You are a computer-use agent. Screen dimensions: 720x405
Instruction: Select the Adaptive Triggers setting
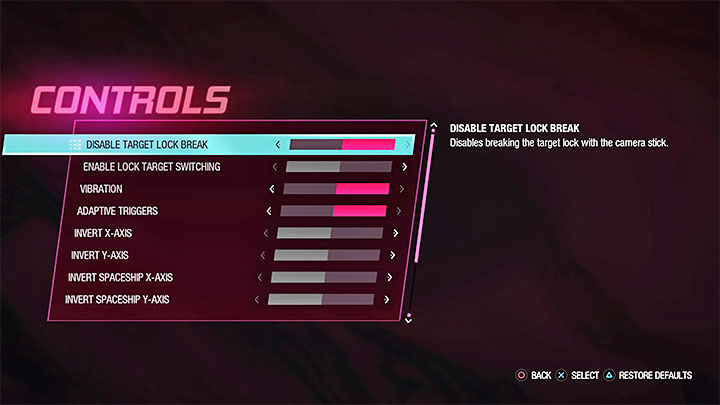pos(117,211)
